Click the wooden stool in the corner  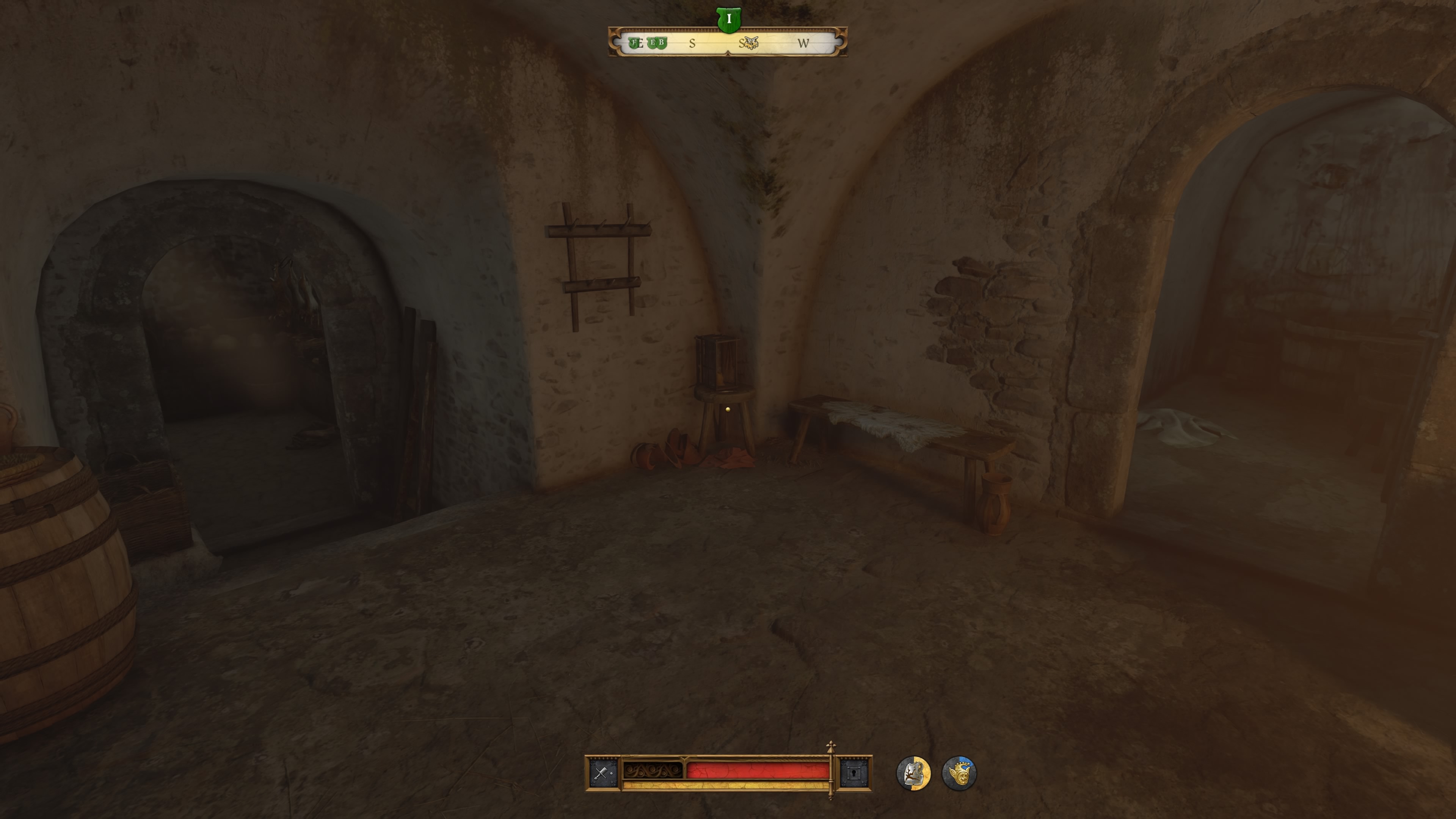pos(724,404)
